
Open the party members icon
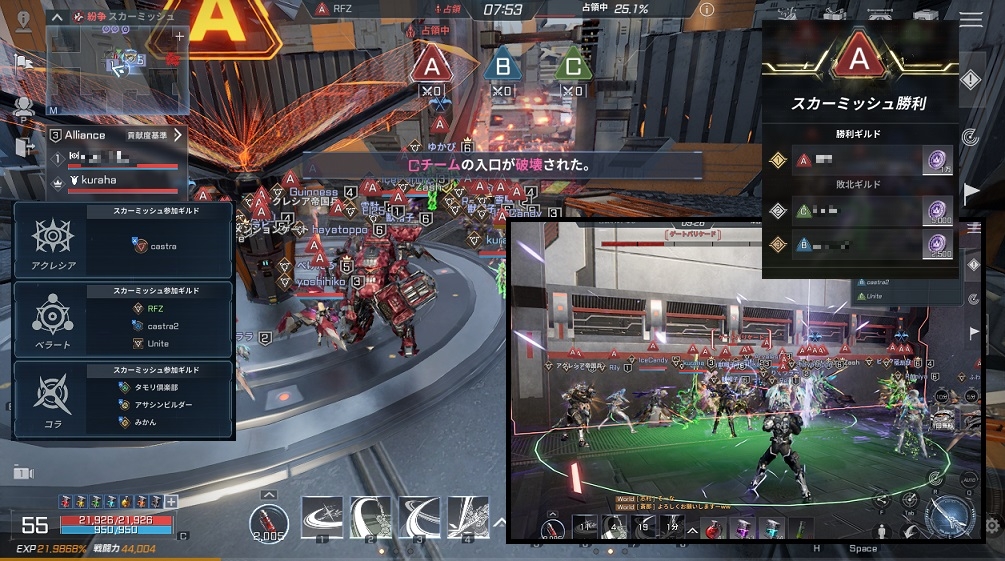tap(24, 106)
